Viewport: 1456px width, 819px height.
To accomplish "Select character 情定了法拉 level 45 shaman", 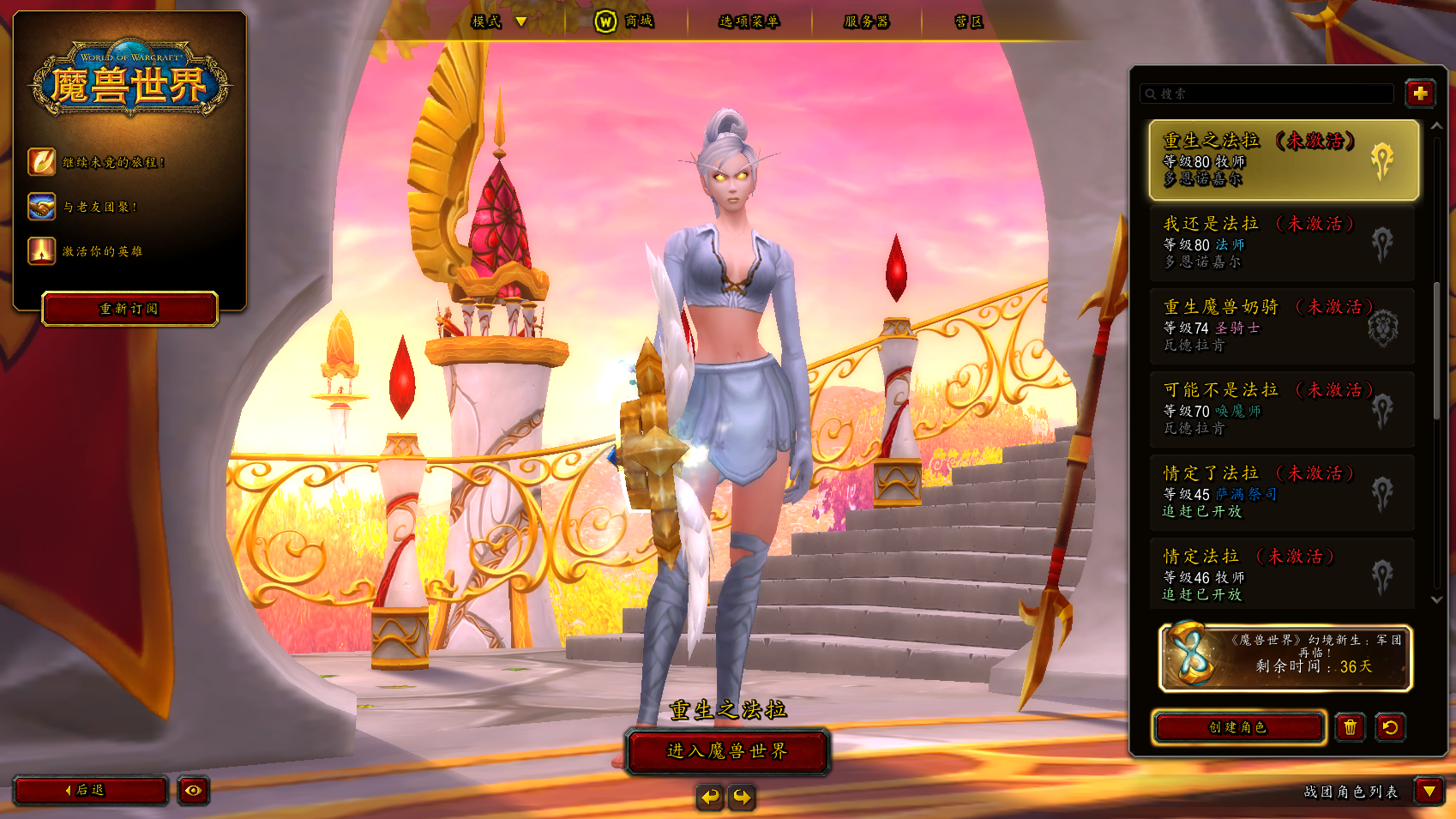I will (1282, 492).
